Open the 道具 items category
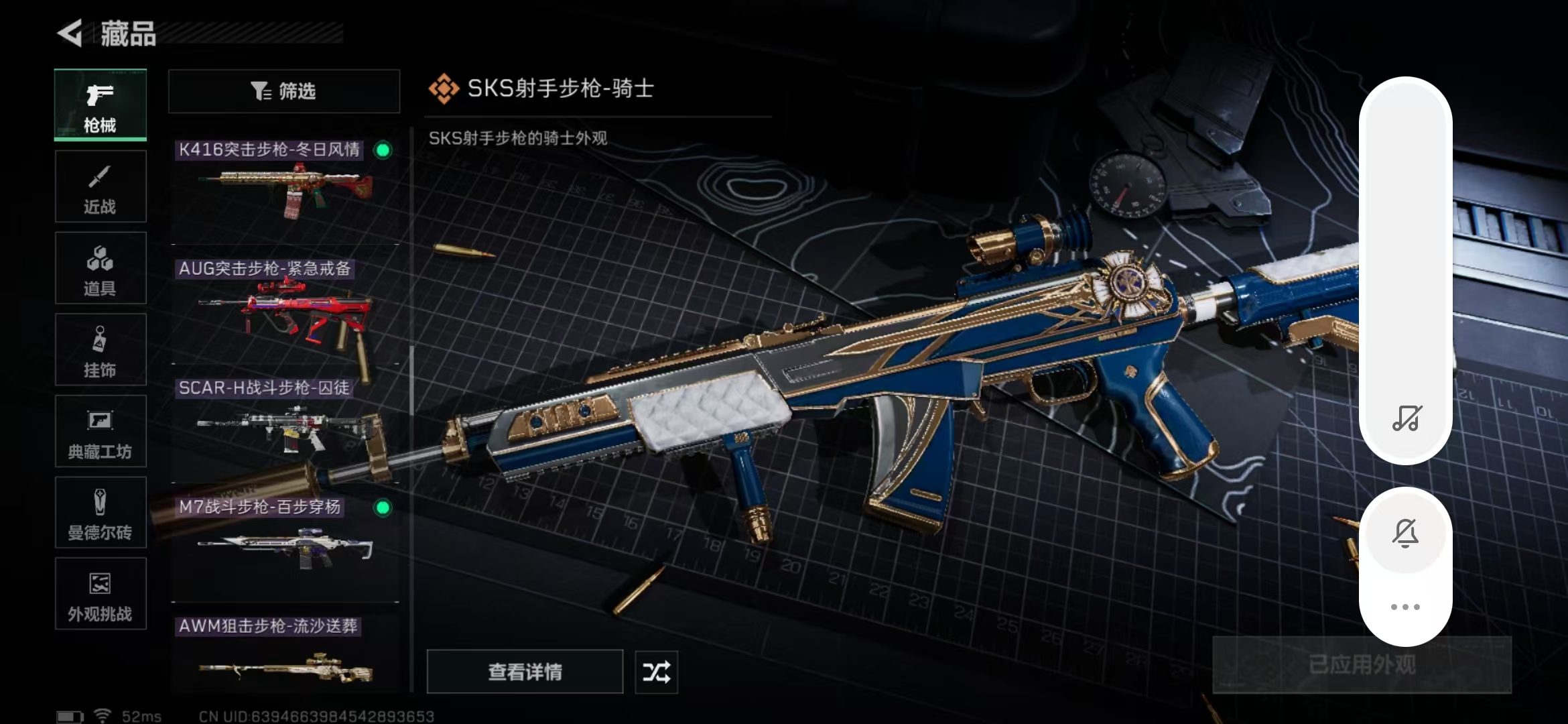Screen dimensions: 1568x724 [x=100, y=268]
